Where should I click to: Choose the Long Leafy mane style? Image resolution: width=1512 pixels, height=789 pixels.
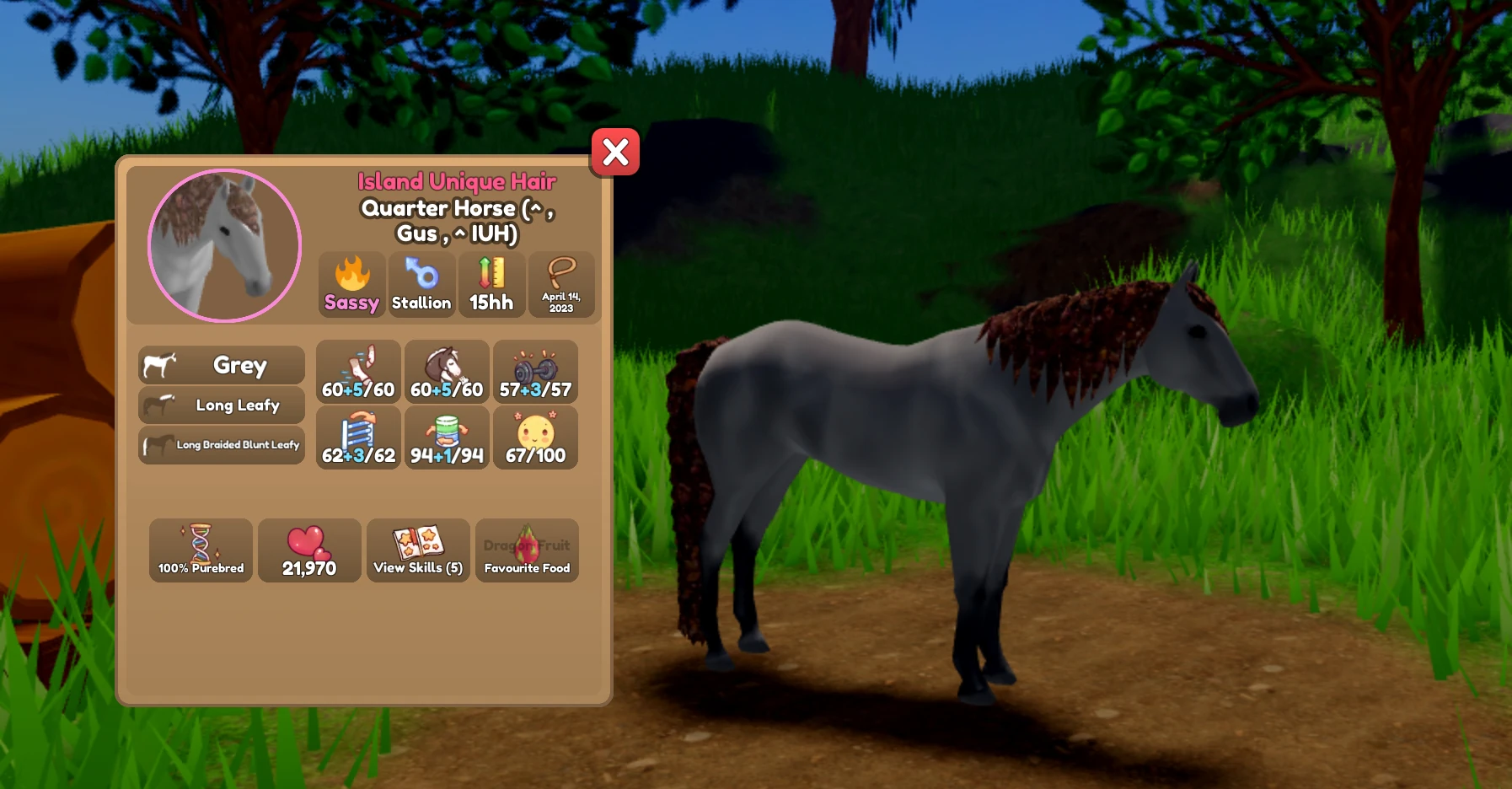point(220,405)
